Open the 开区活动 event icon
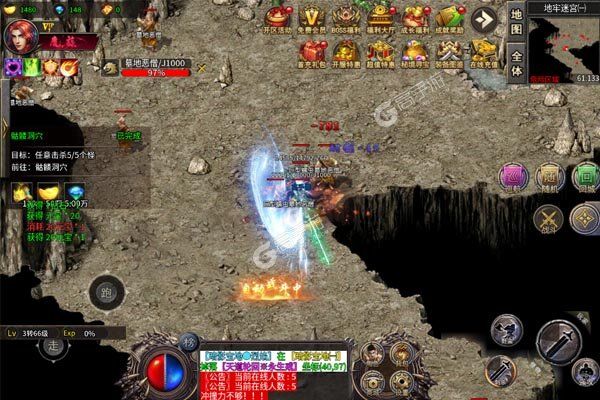The height and width of the screenshot is (400, 600). pyautogui.click(x=278, y=18)
